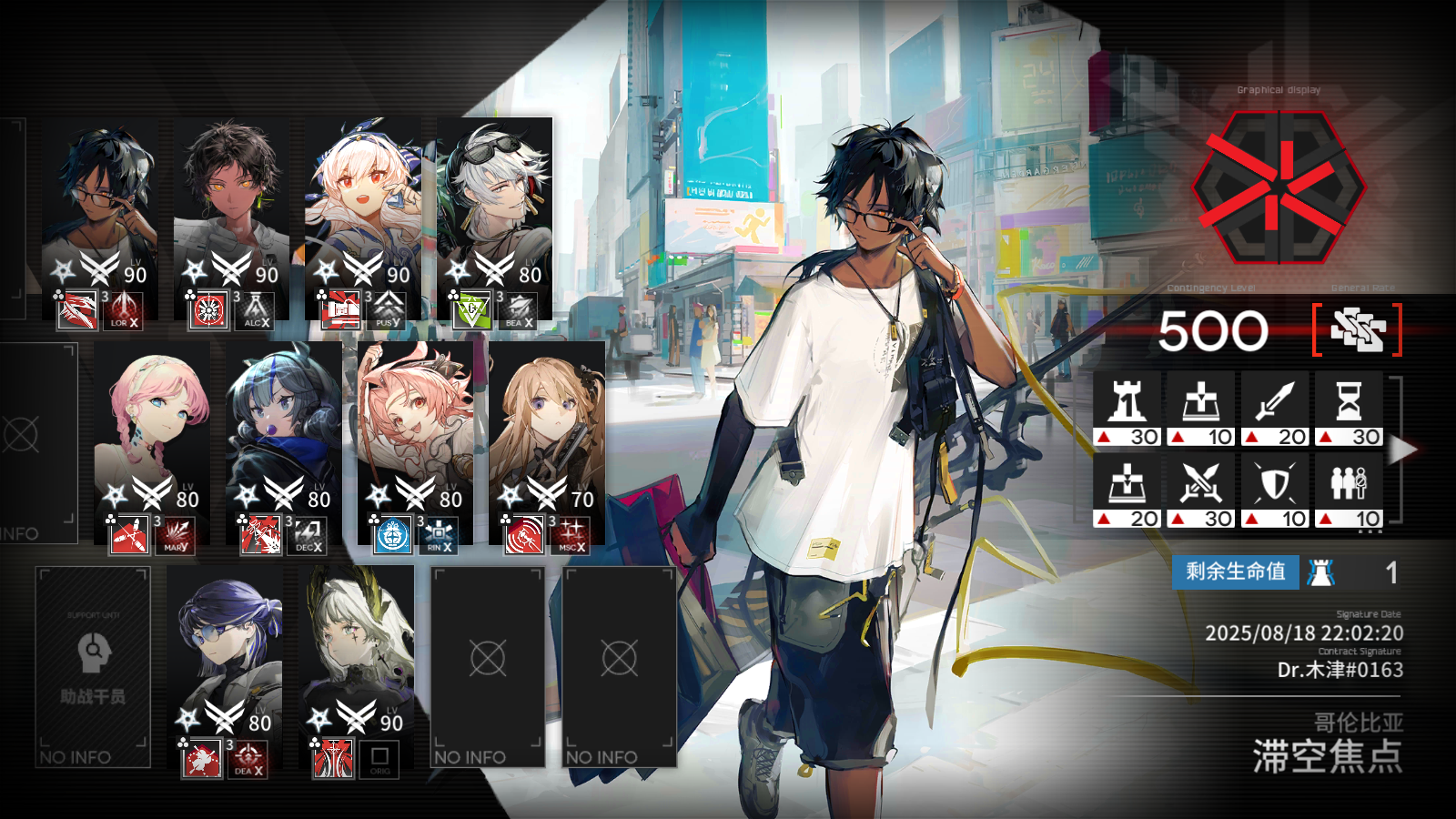Open the support unit 助战干员 slot
This screenshot has height=819, width=1456.
(93, 667)
